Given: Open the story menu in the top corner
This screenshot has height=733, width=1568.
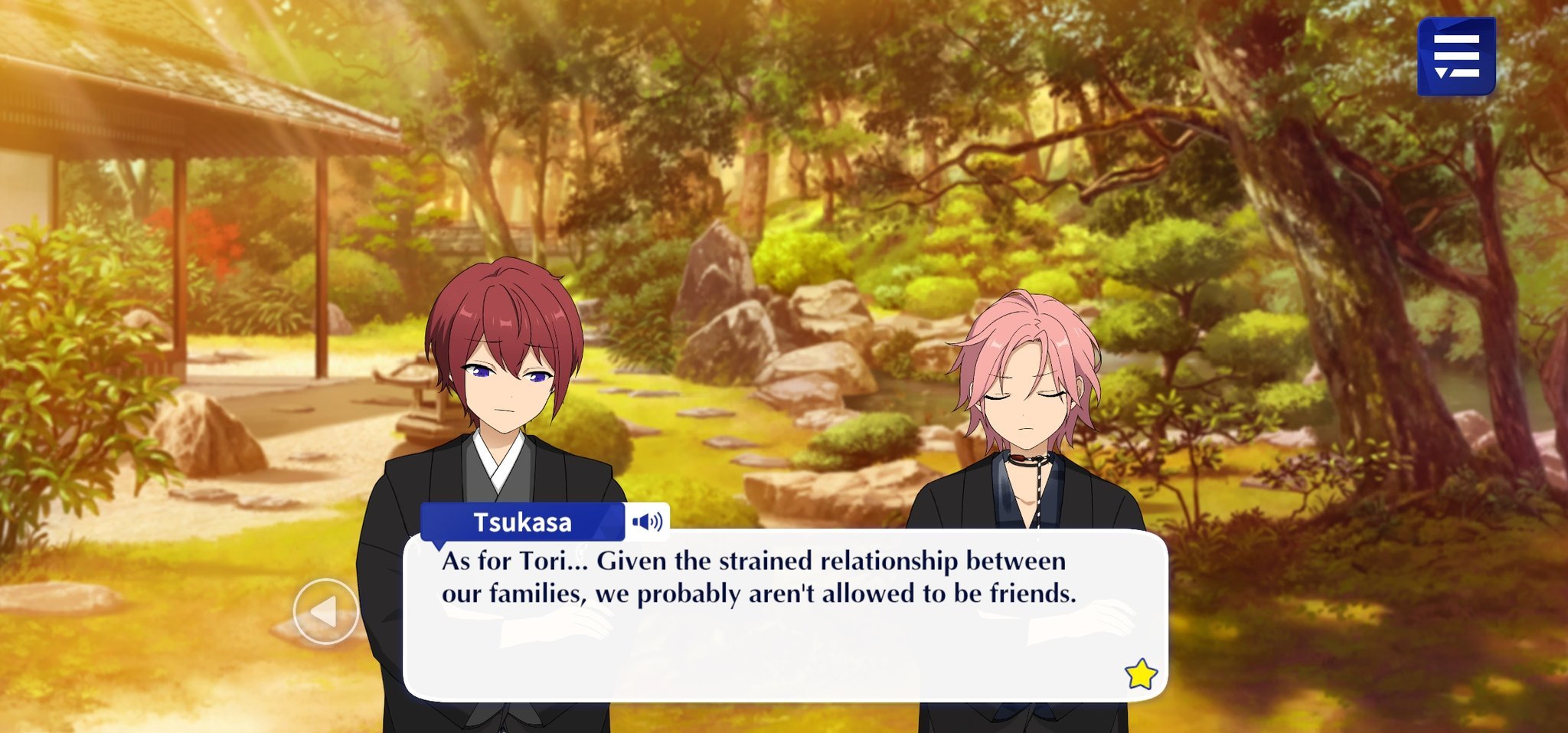Looking at the screenshot, I should click(1455, 57).
